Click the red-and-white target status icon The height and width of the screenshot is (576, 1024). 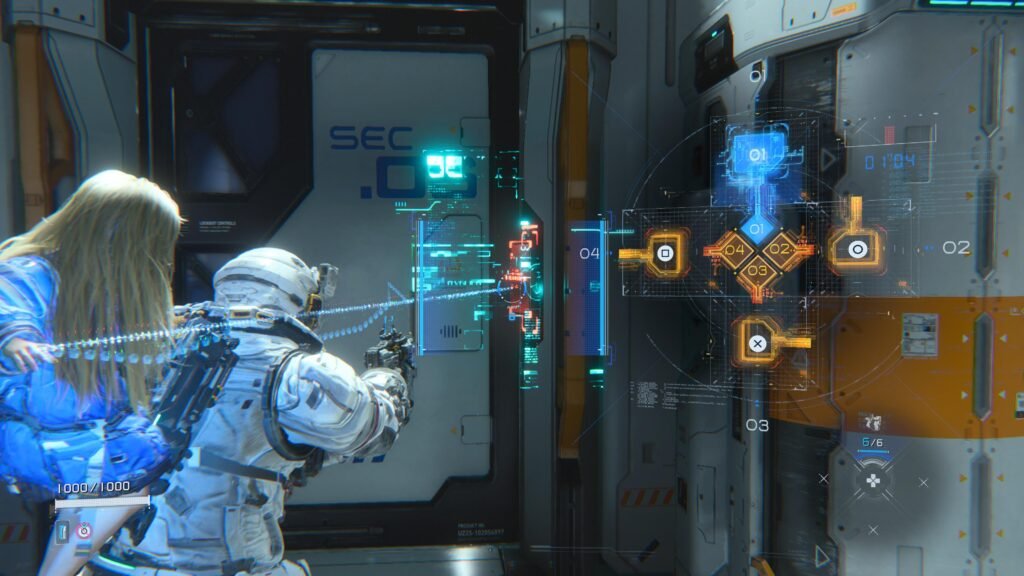tap(83, 529)
